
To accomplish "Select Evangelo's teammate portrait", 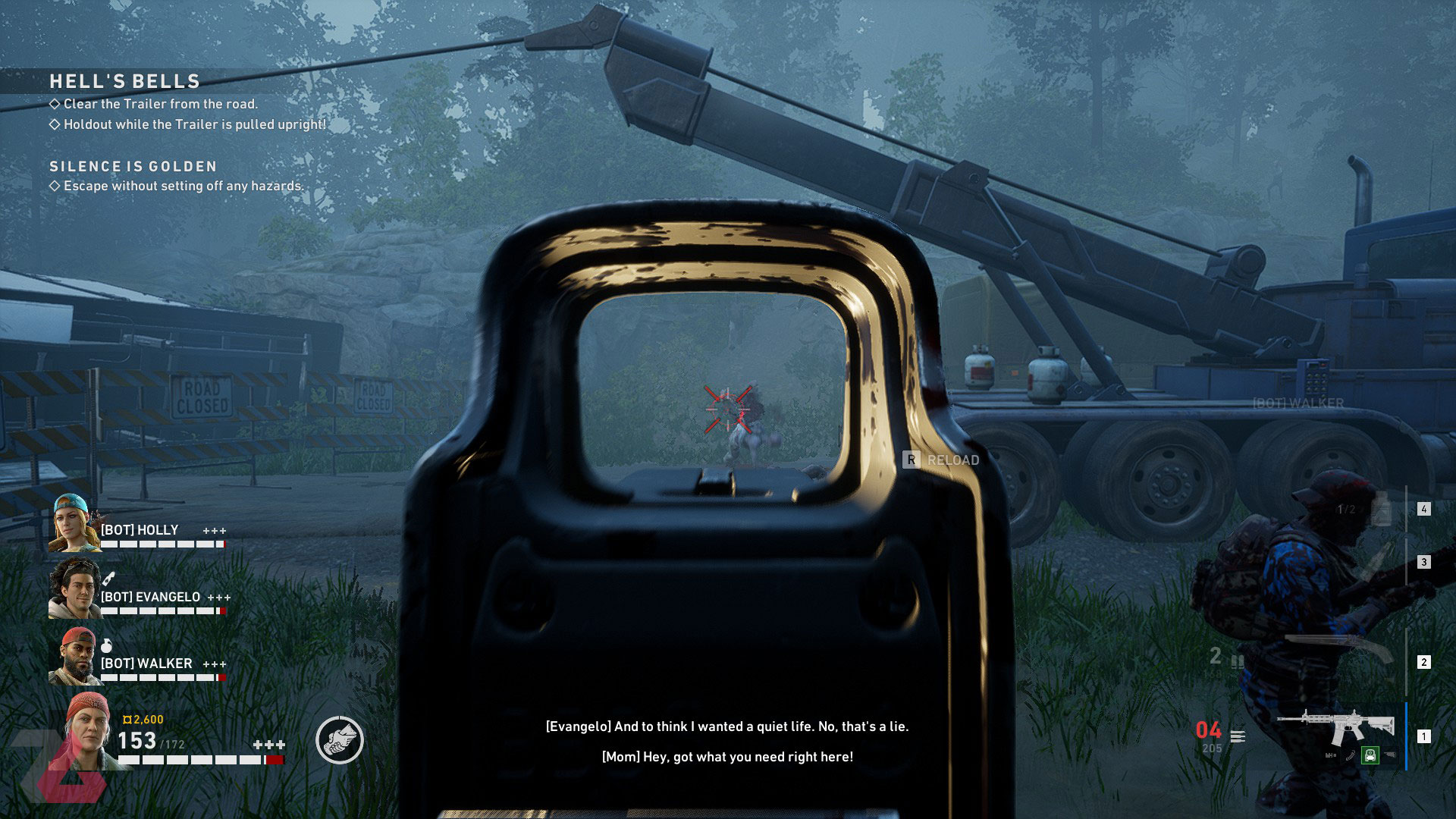I will [x=74, y=589].
